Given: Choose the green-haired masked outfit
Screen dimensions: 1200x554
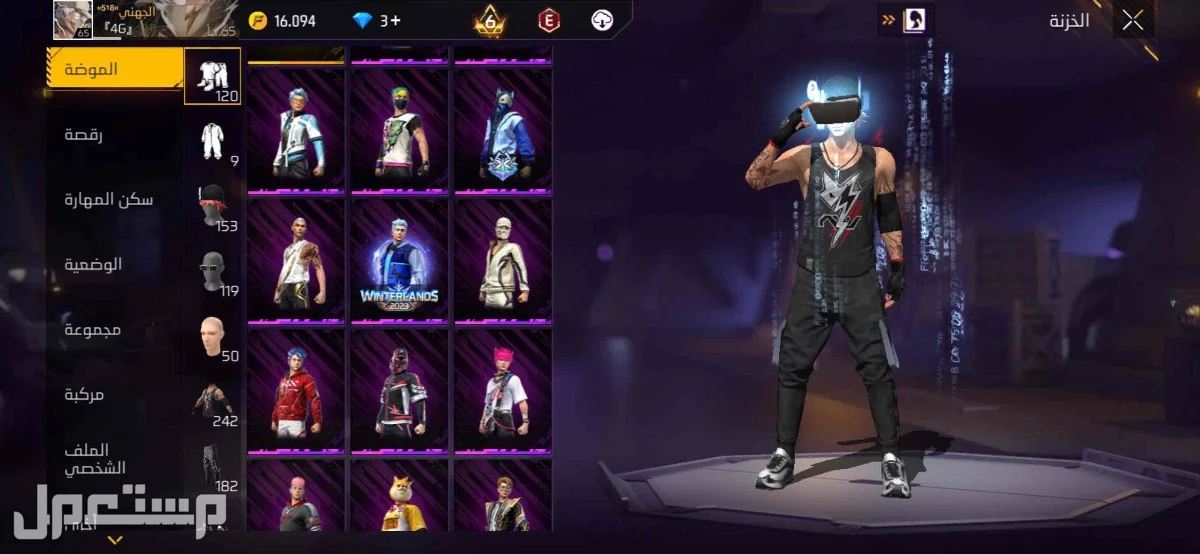Looking at the screenshot, I should click(399, 131).
